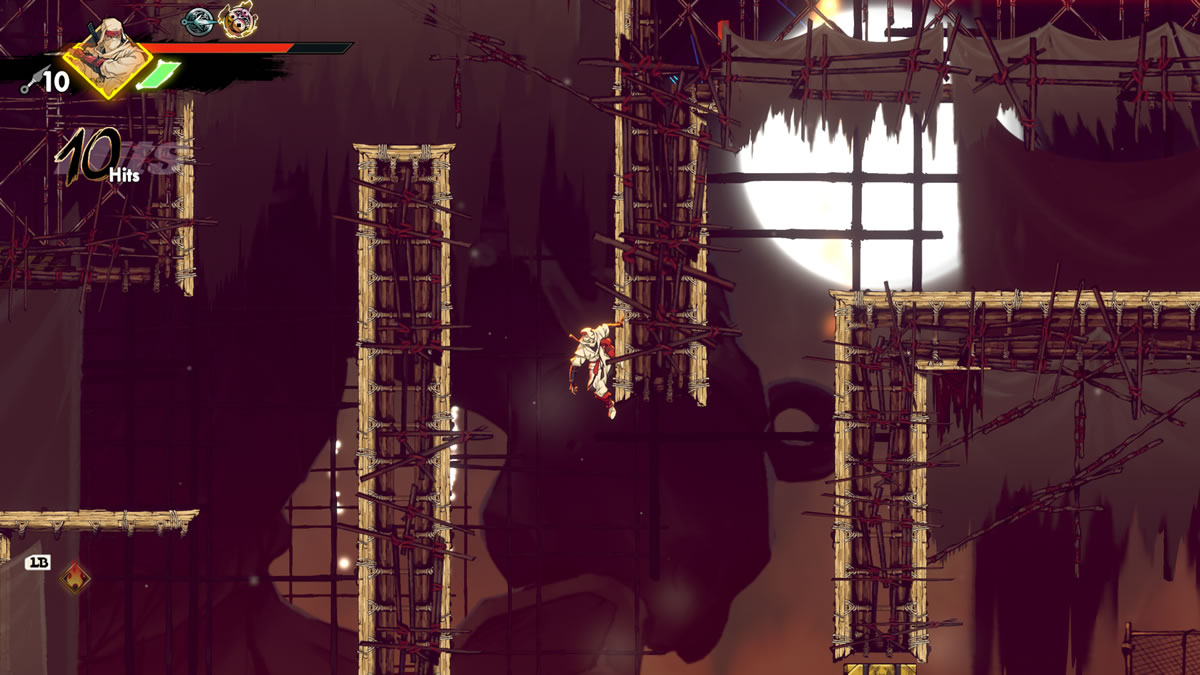
Task: Click the white ninja character portrait
Action: point(107,54)
